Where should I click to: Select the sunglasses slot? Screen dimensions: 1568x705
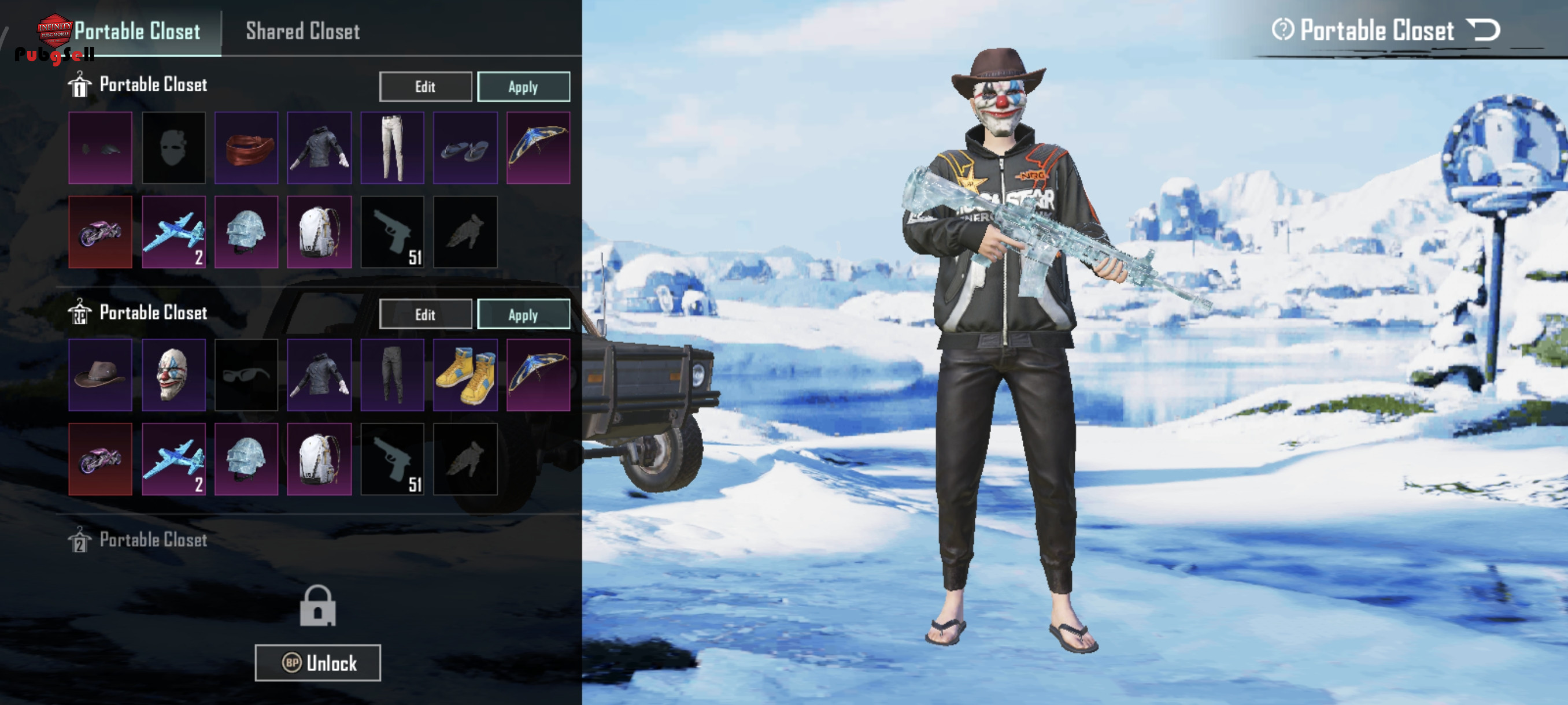246,374
